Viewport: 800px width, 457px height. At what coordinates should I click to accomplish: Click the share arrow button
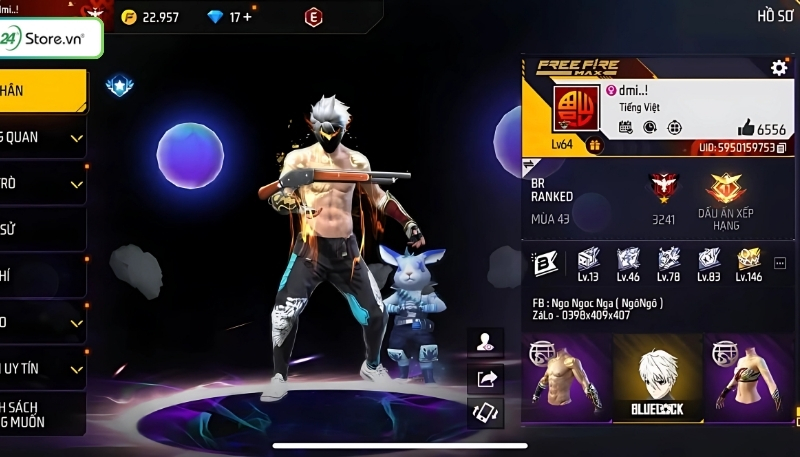pos(486,378)
